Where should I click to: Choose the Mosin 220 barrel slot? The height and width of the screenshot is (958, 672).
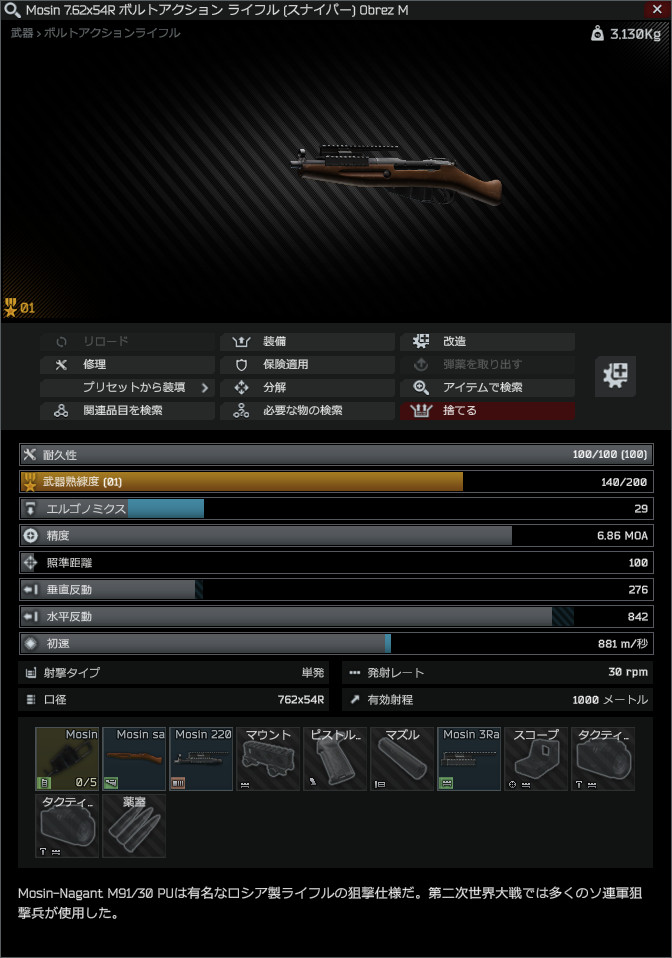click(201, 759)
